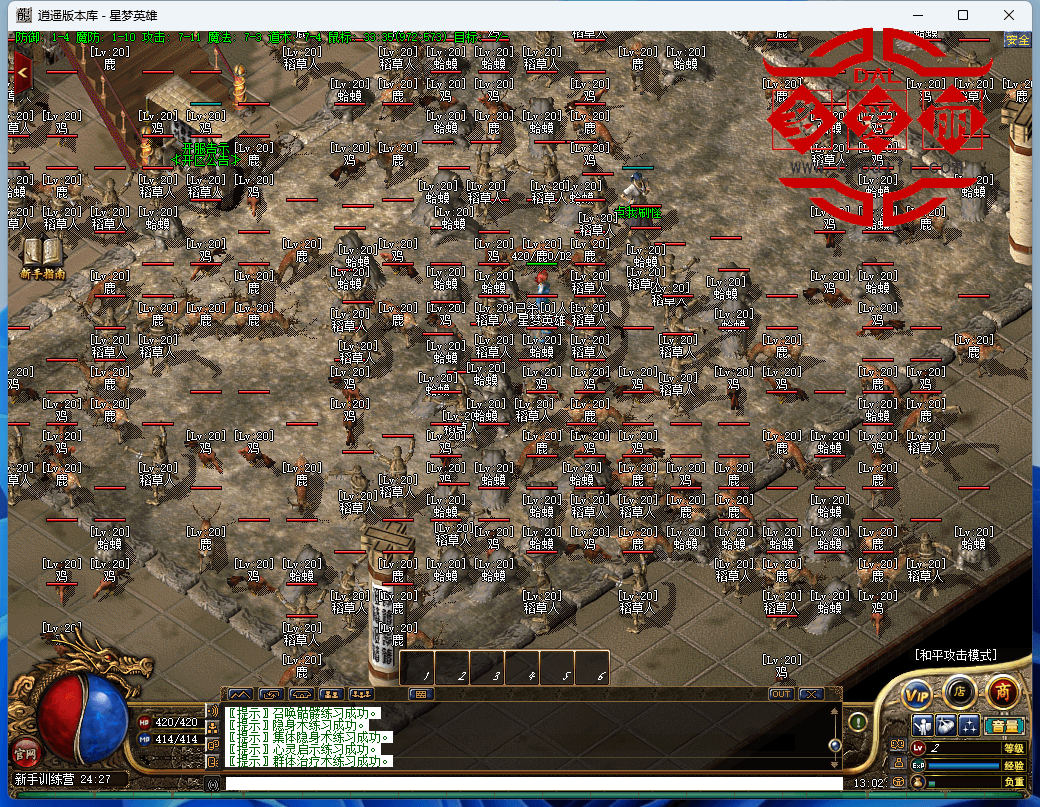
Task: Click the OUT button above chat
Action: (x=781, y=693)
